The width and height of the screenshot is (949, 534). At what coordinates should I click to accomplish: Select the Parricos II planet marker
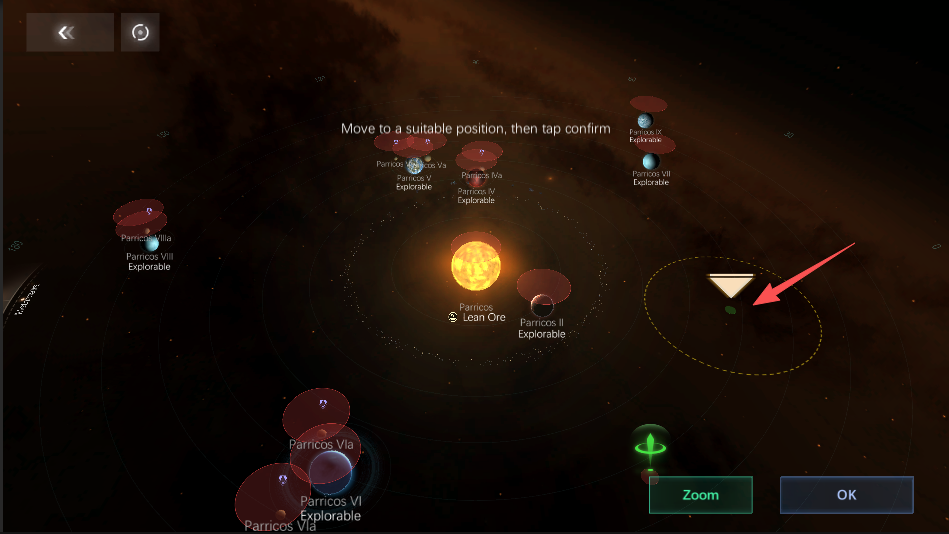pos(542,303)
